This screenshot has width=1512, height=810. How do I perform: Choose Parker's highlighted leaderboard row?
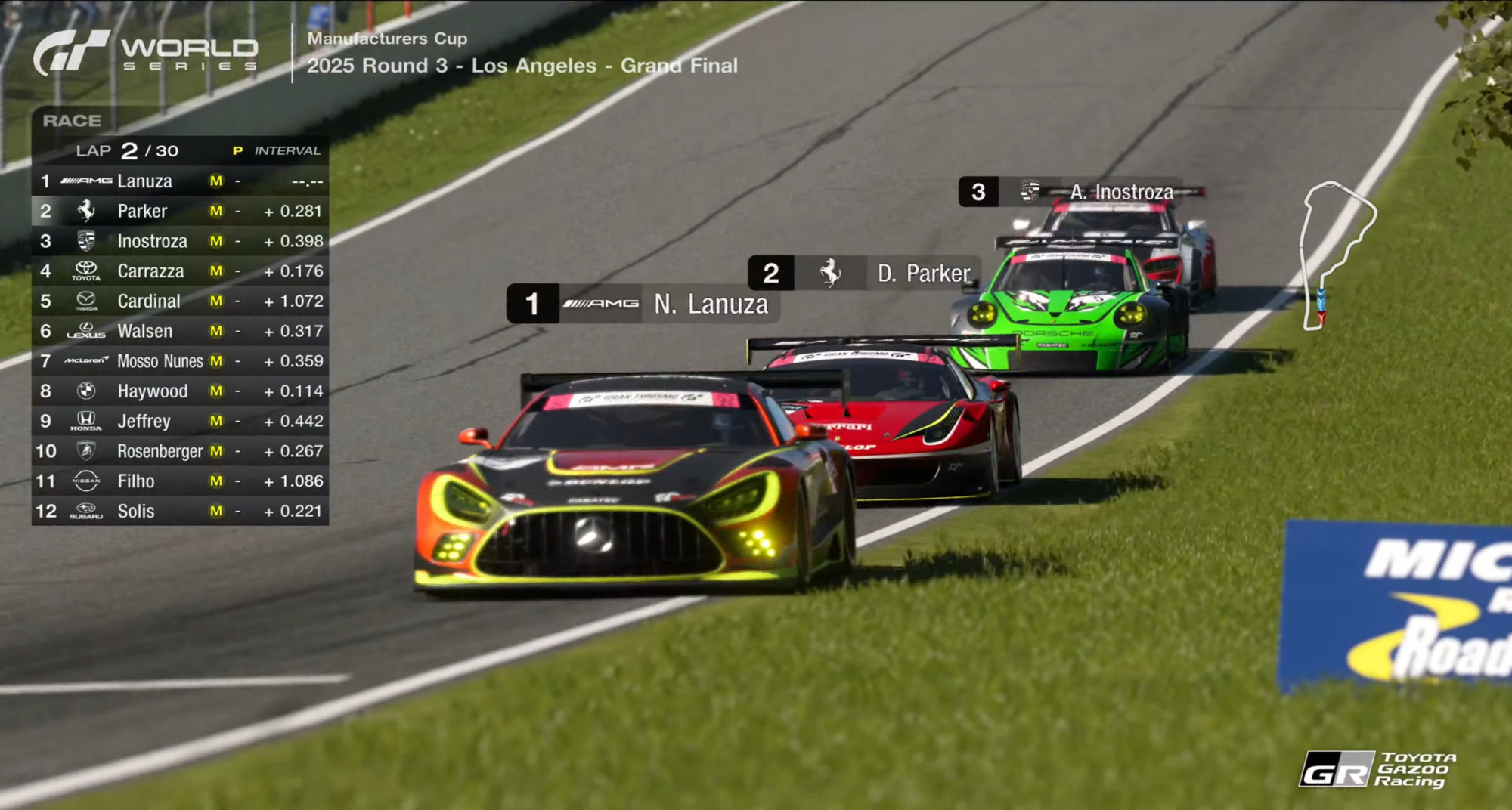tap(180, 211)
